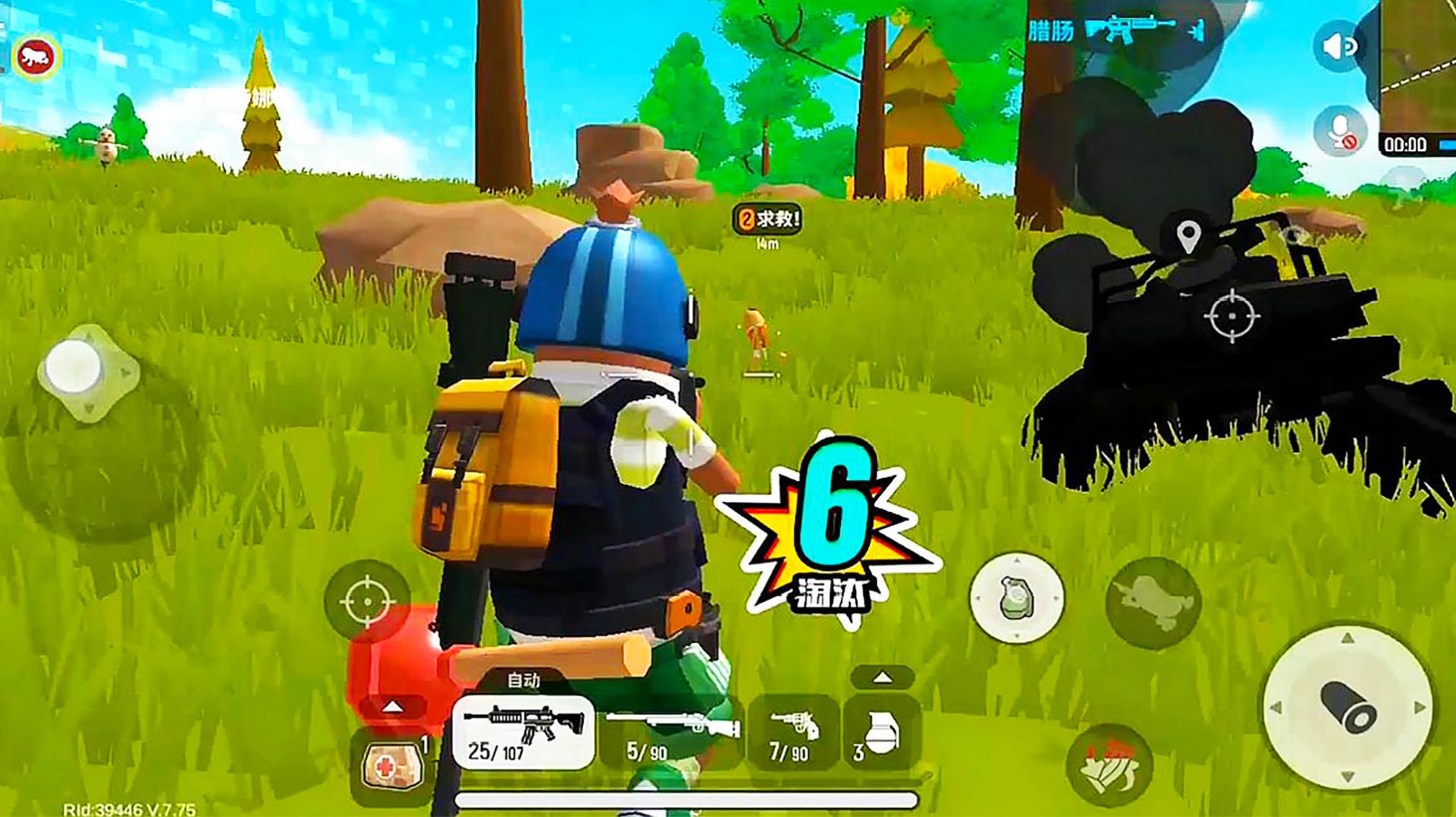The image size is (1456, 817).
Task: Toggle the muted microphone button
Action: click(1340, 131)
